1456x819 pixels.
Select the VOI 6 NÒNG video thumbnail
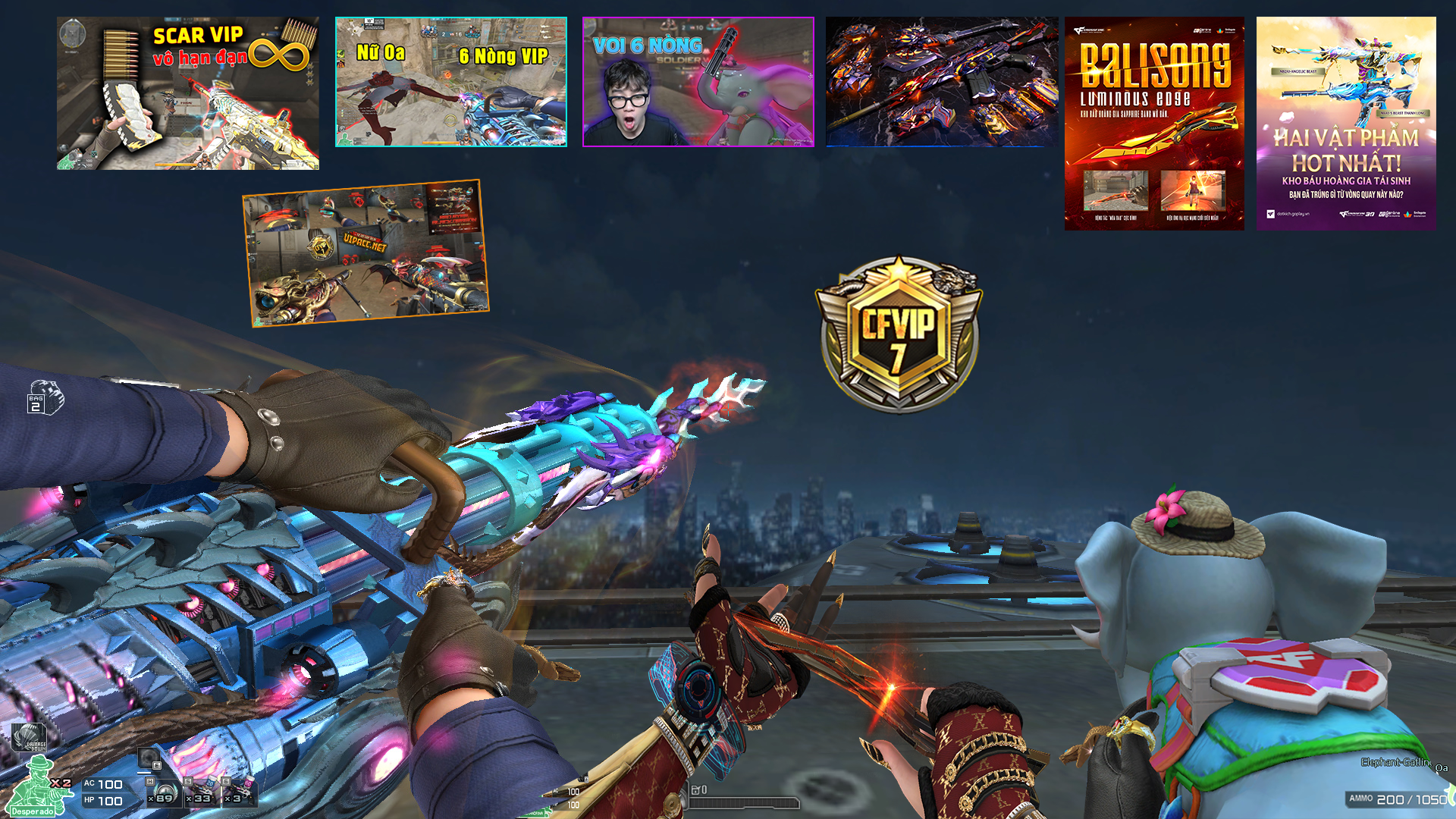[x=698, y=82]
